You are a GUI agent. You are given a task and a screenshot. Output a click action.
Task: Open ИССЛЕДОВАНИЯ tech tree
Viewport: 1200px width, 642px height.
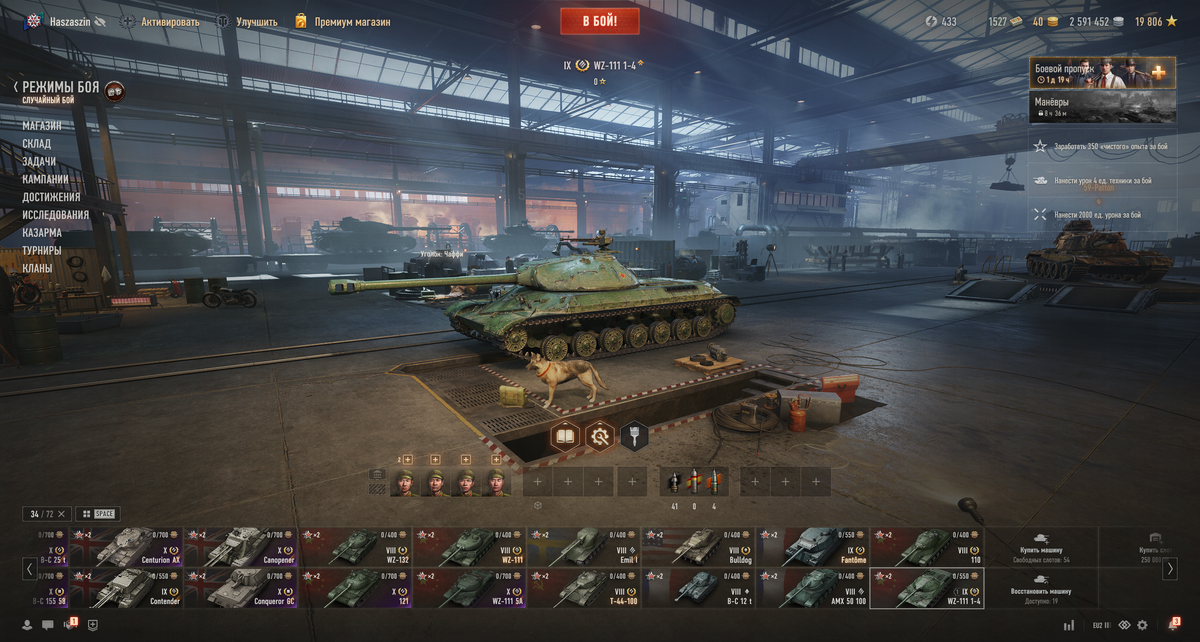(x=55, y=215)
